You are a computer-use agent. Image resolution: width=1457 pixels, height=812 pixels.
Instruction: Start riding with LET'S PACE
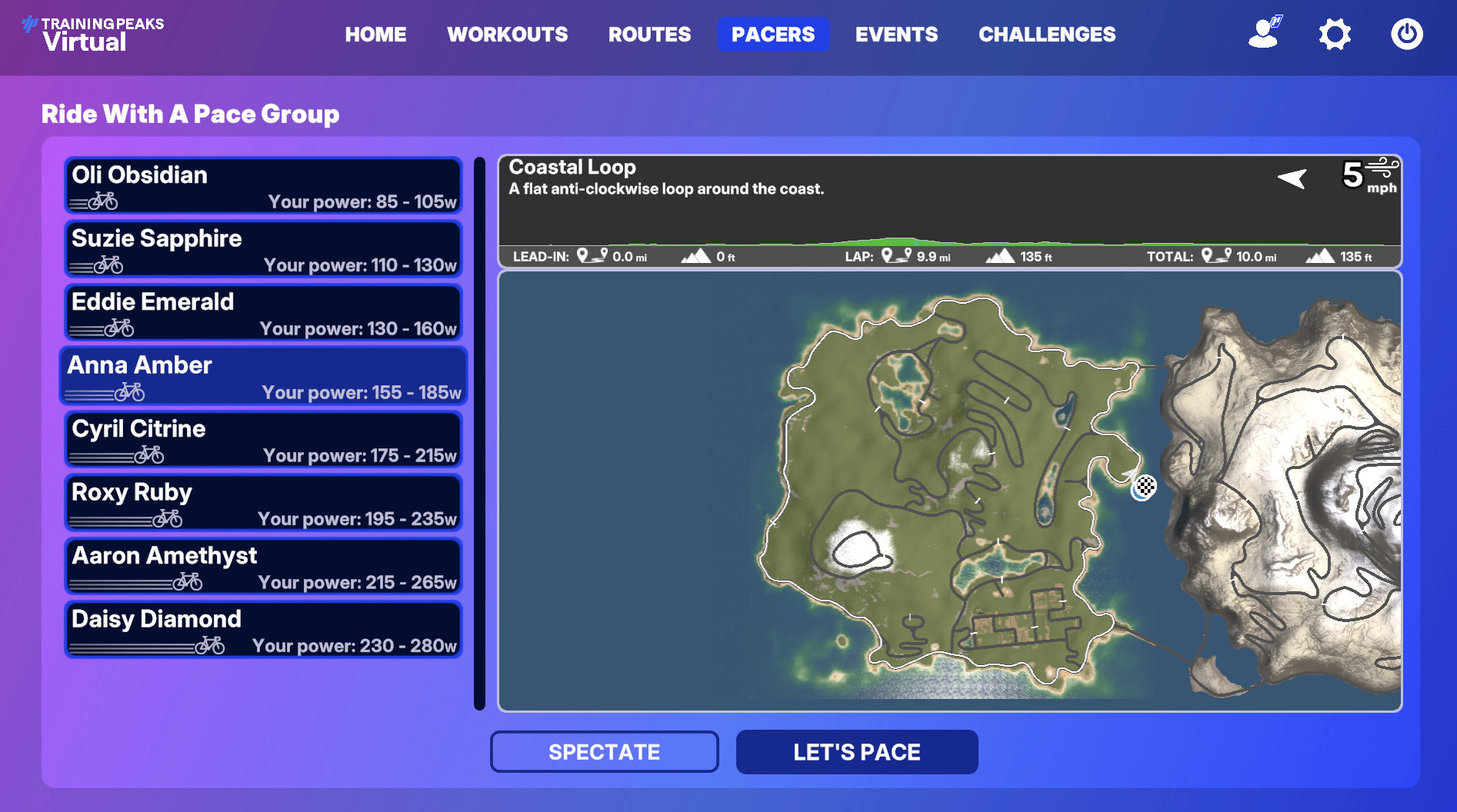(x=856, y=751)
